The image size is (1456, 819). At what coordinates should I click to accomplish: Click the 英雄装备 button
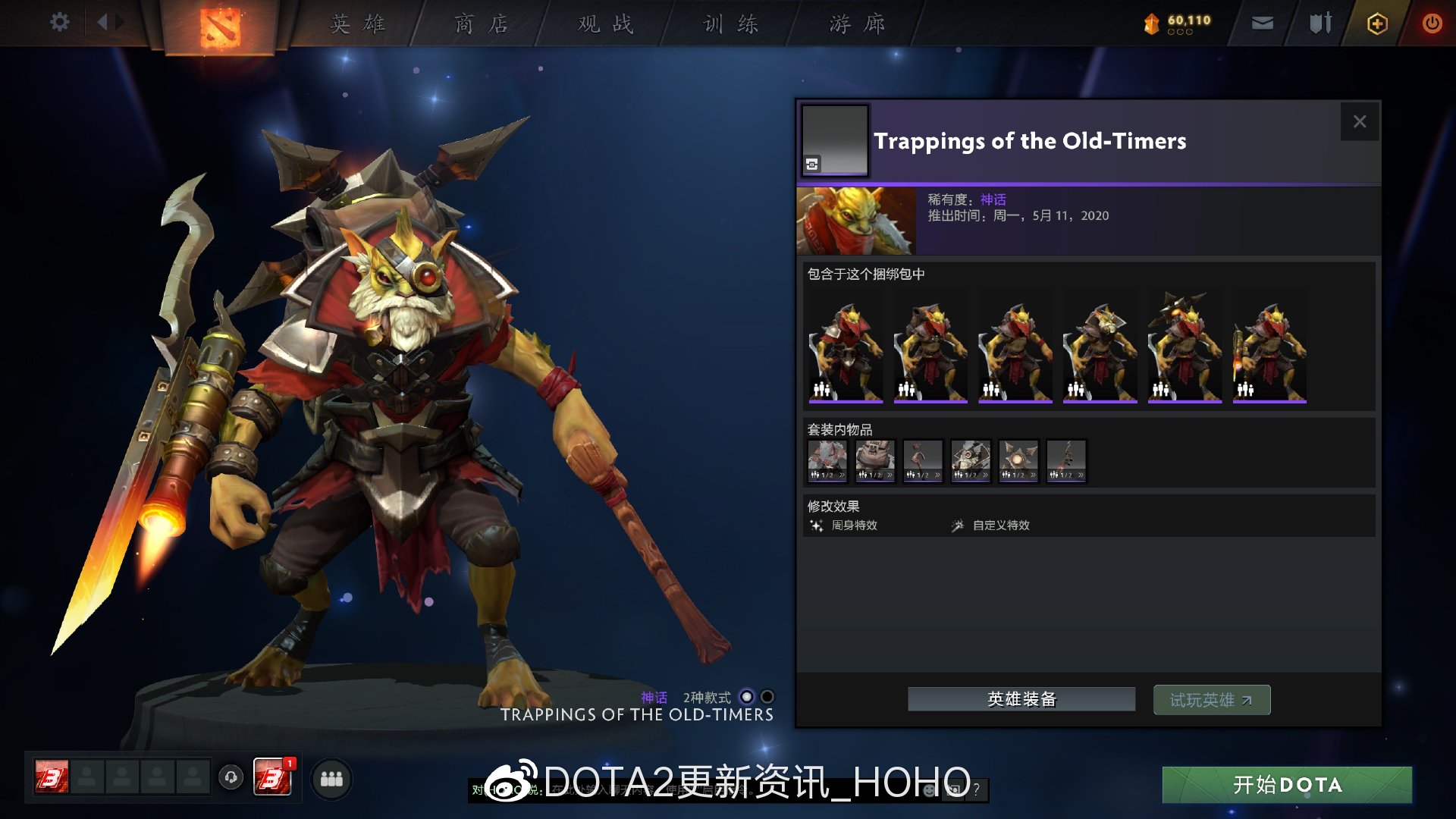pos(1021,699)
